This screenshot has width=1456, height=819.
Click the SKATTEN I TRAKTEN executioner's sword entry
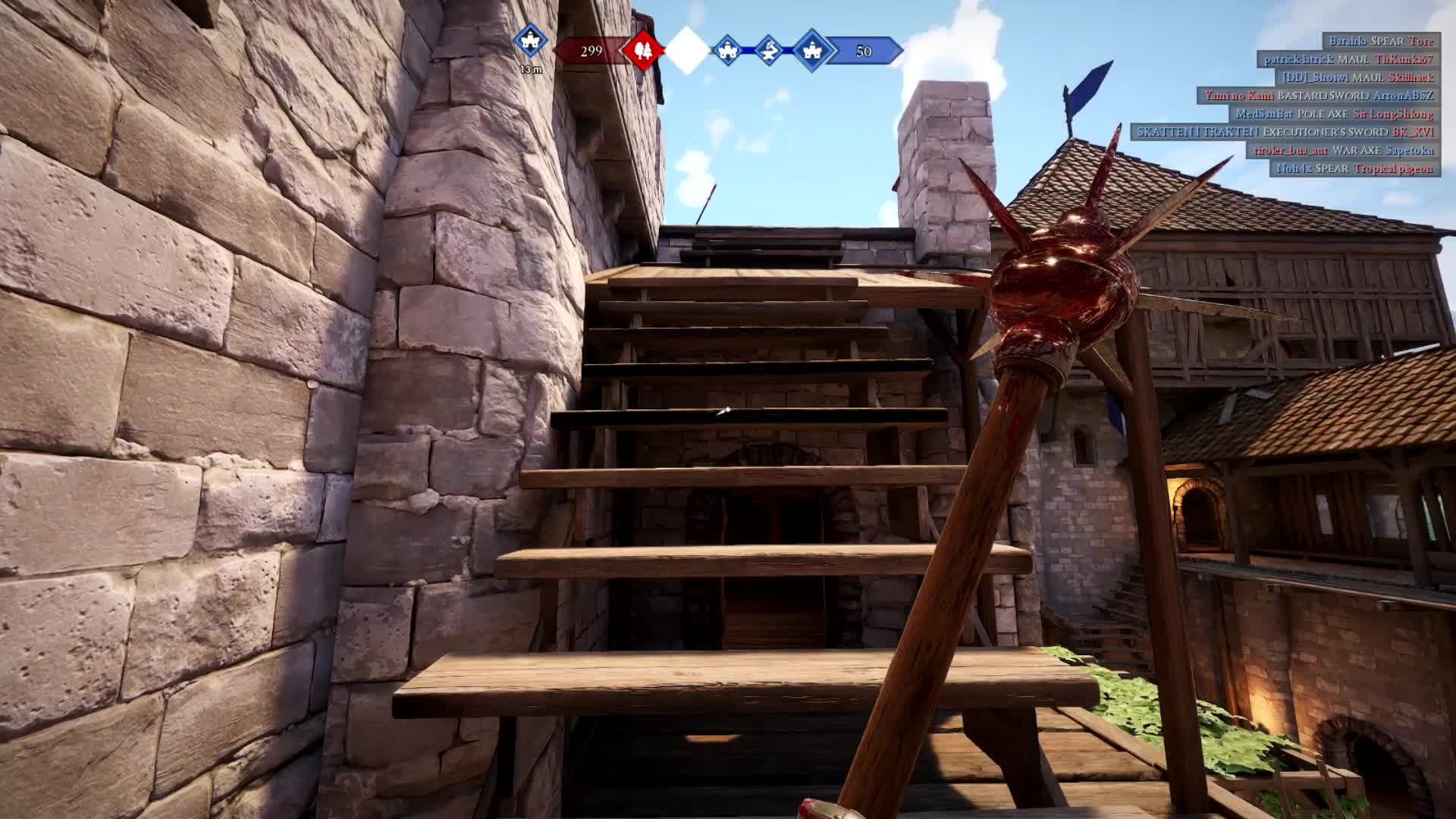point(1288,132)
